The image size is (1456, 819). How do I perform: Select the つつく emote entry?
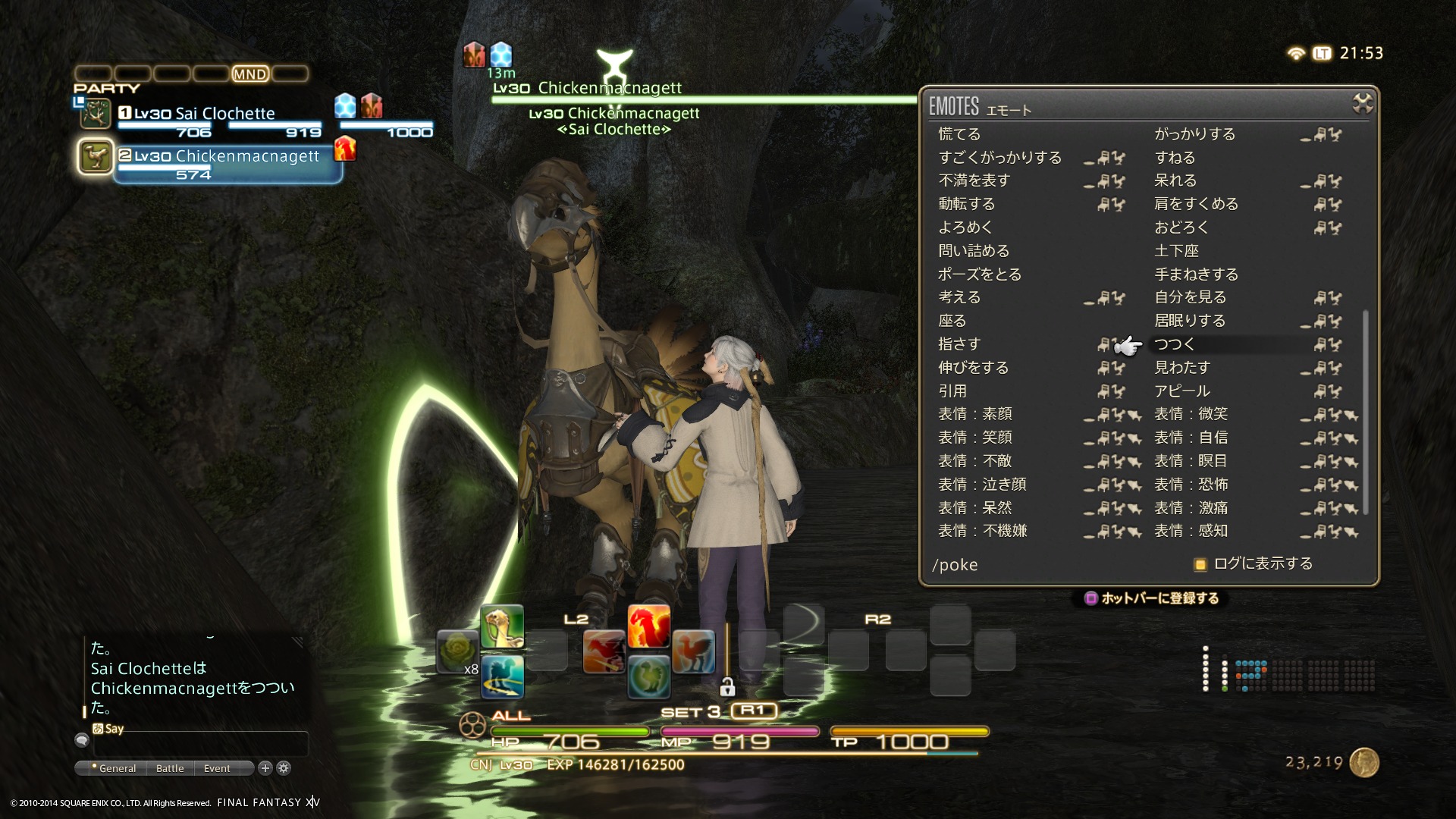click(1175, 344)
